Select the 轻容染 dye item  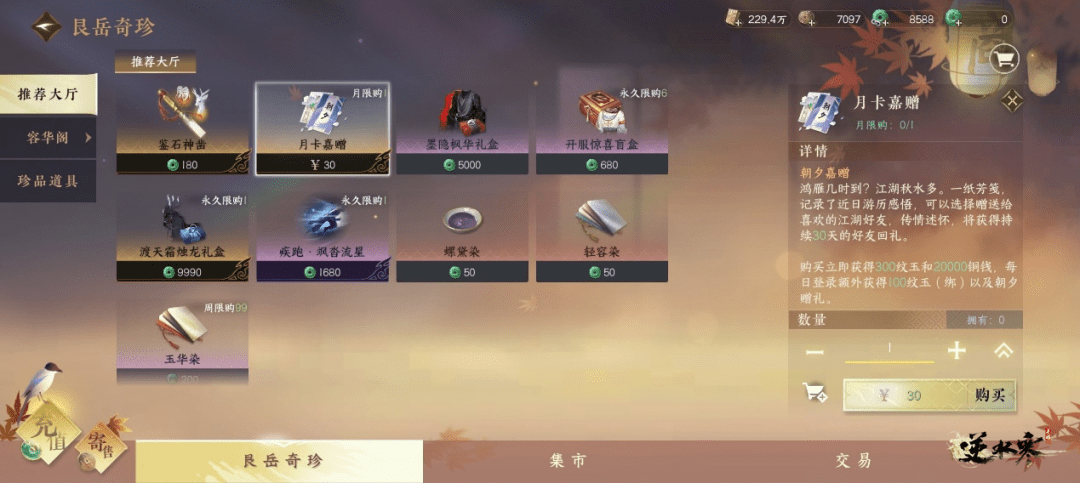602,237
